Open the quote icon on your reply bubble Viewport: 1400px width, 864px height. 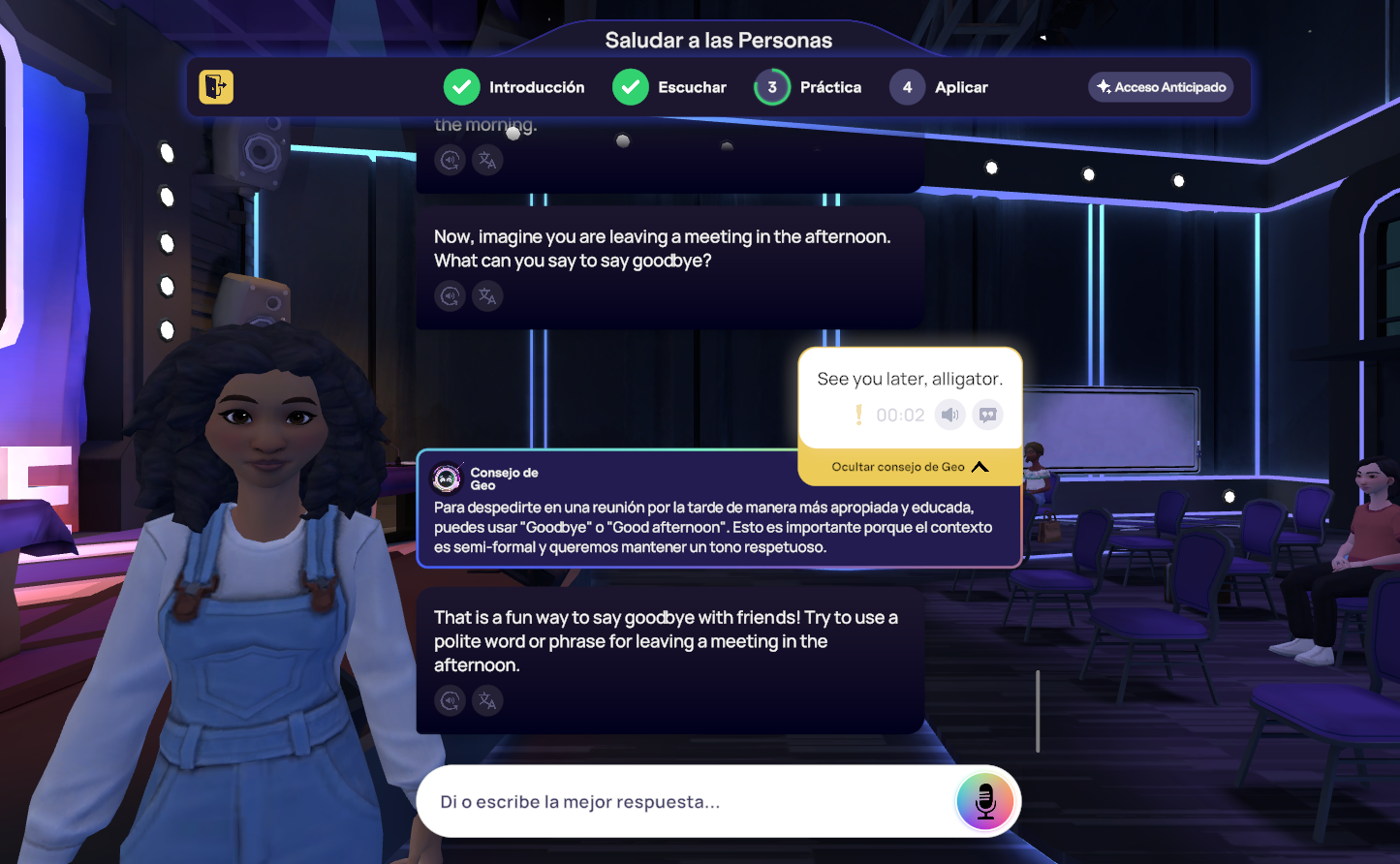[987, 416]
